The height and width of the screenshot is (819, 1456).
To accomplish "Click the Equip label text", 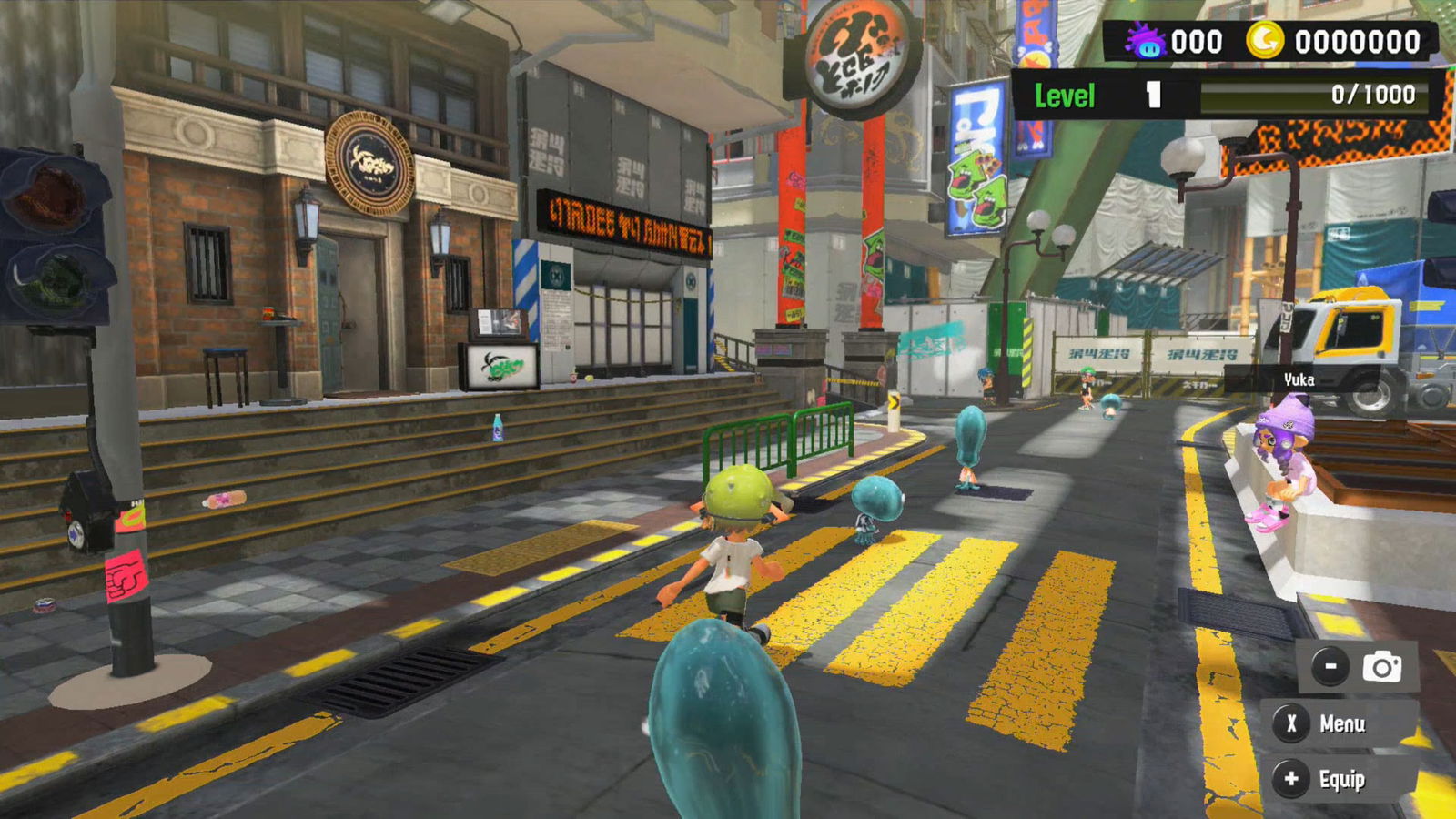I will [1342, 778].
